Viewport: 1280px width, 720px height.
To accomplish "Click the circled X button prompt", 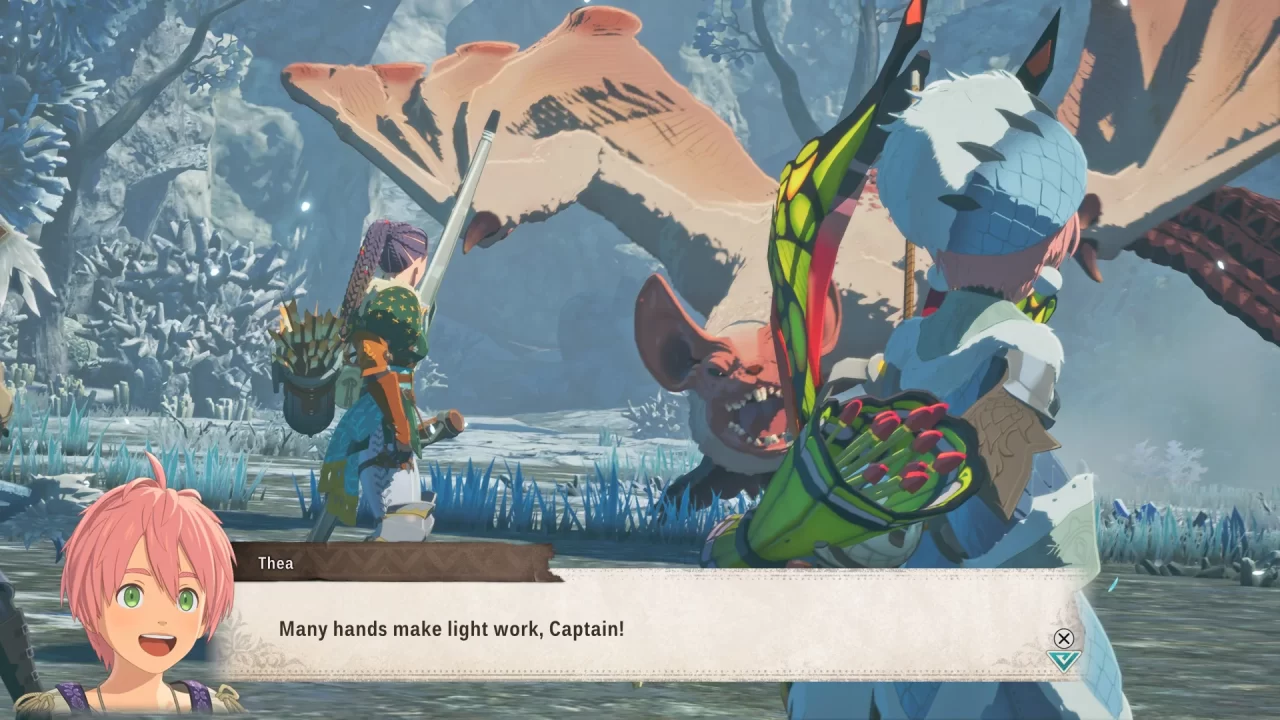I will [1064, 637].
